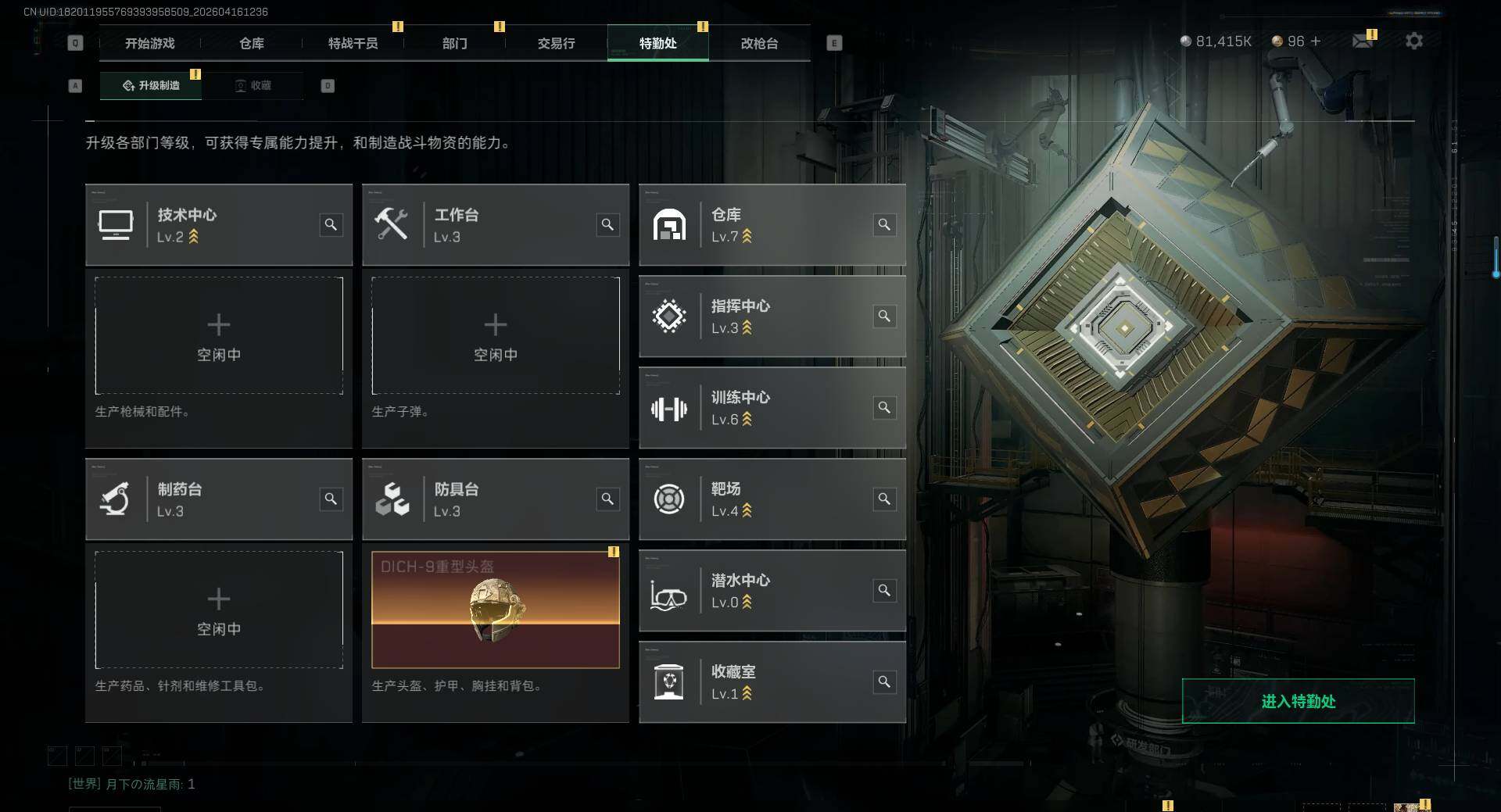Open the 收藏 sub-tab

253,85
